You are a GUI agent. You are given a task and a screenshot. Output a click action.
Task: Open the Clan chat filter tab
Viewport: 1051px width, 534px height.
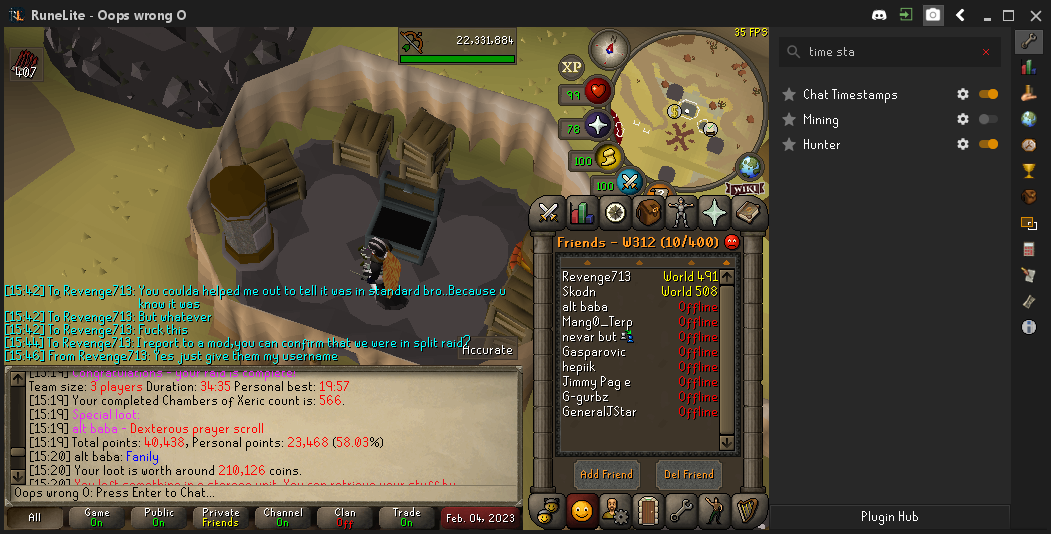tap(344, 517)
